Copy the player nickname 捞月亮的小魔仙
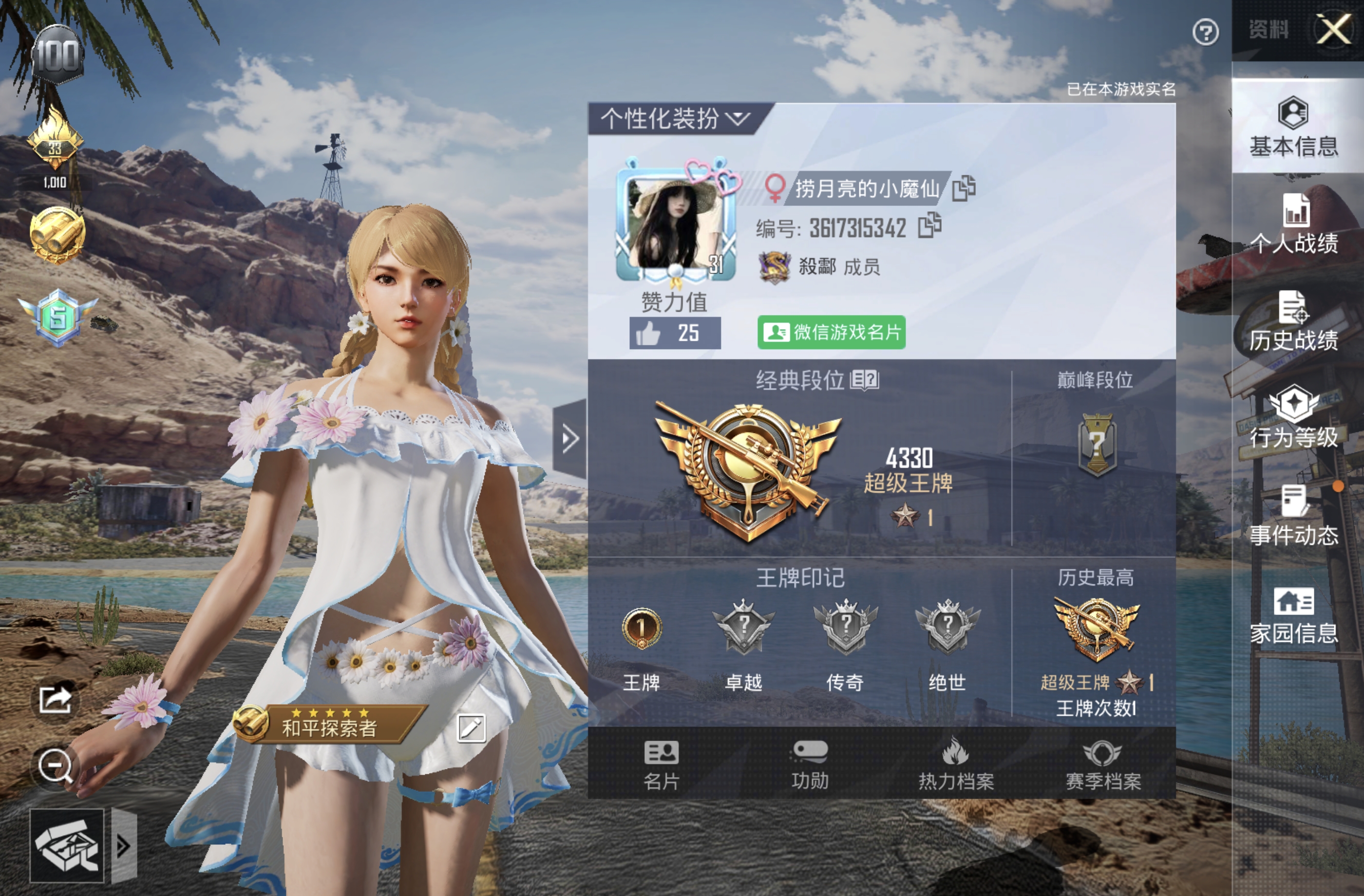 [964, 188]
